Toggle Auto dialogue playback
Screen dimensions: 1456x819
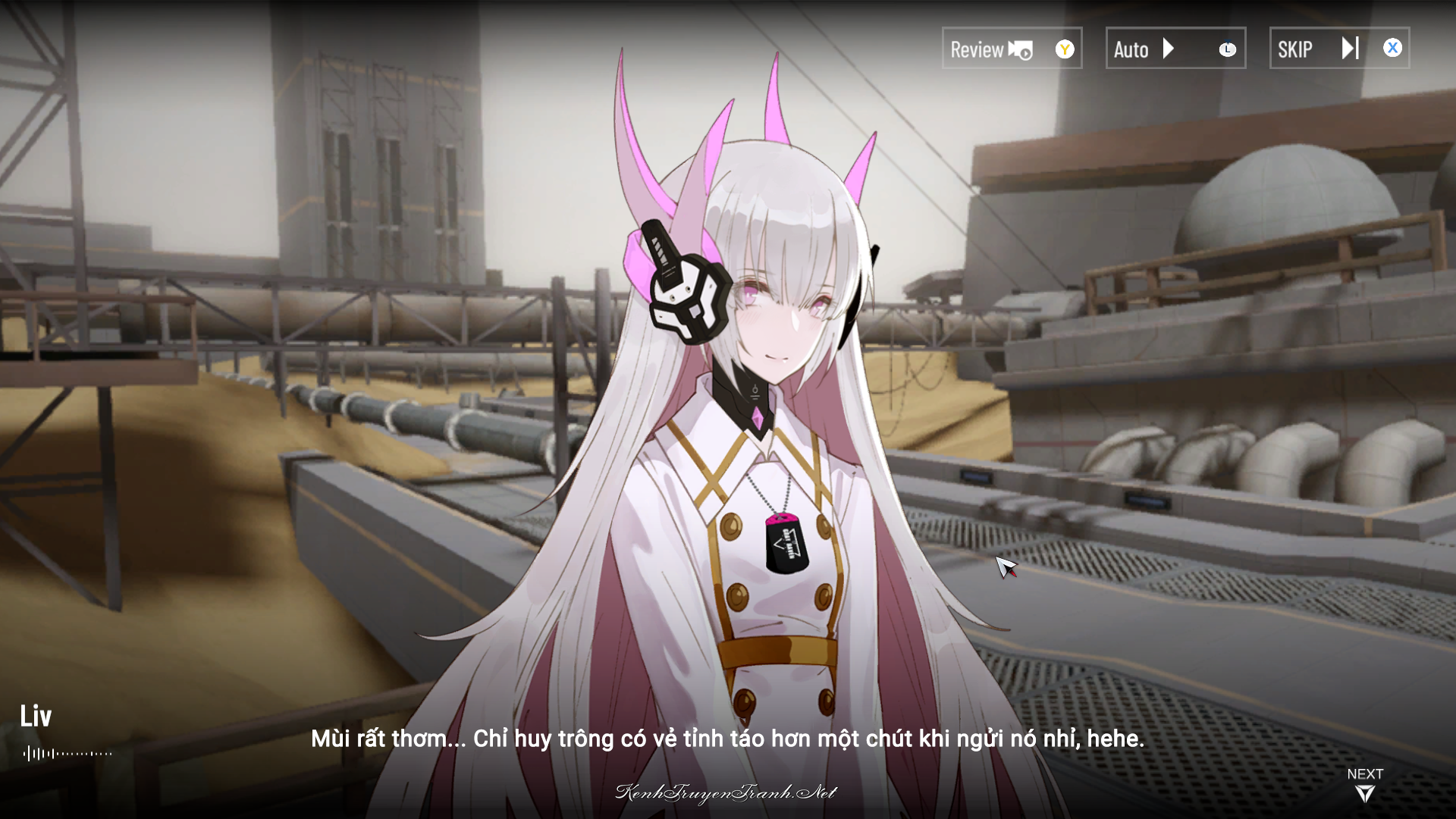coord(1175,49)
